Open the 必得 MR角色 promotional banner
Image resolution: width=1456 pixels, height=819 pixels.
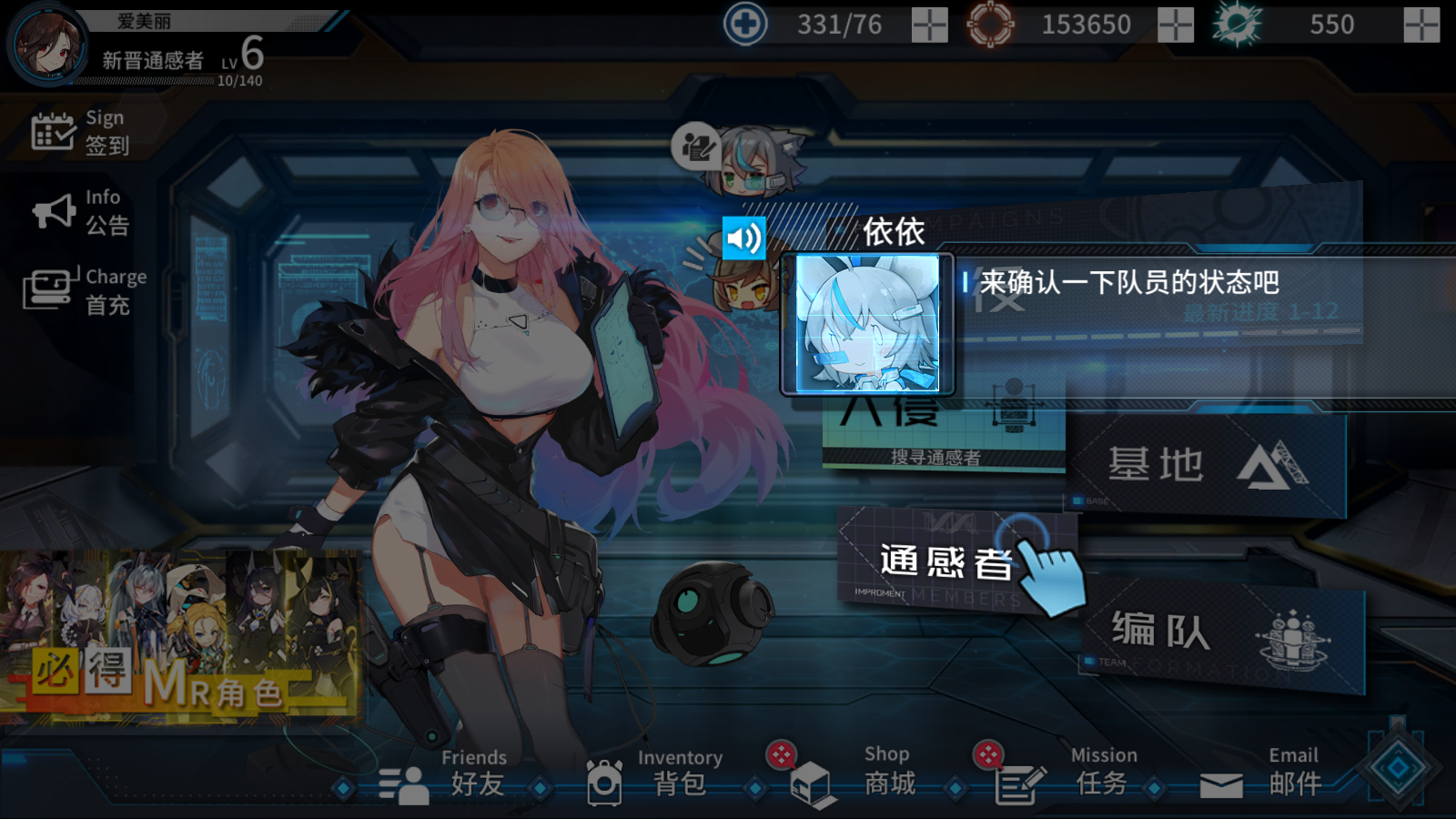180,637
